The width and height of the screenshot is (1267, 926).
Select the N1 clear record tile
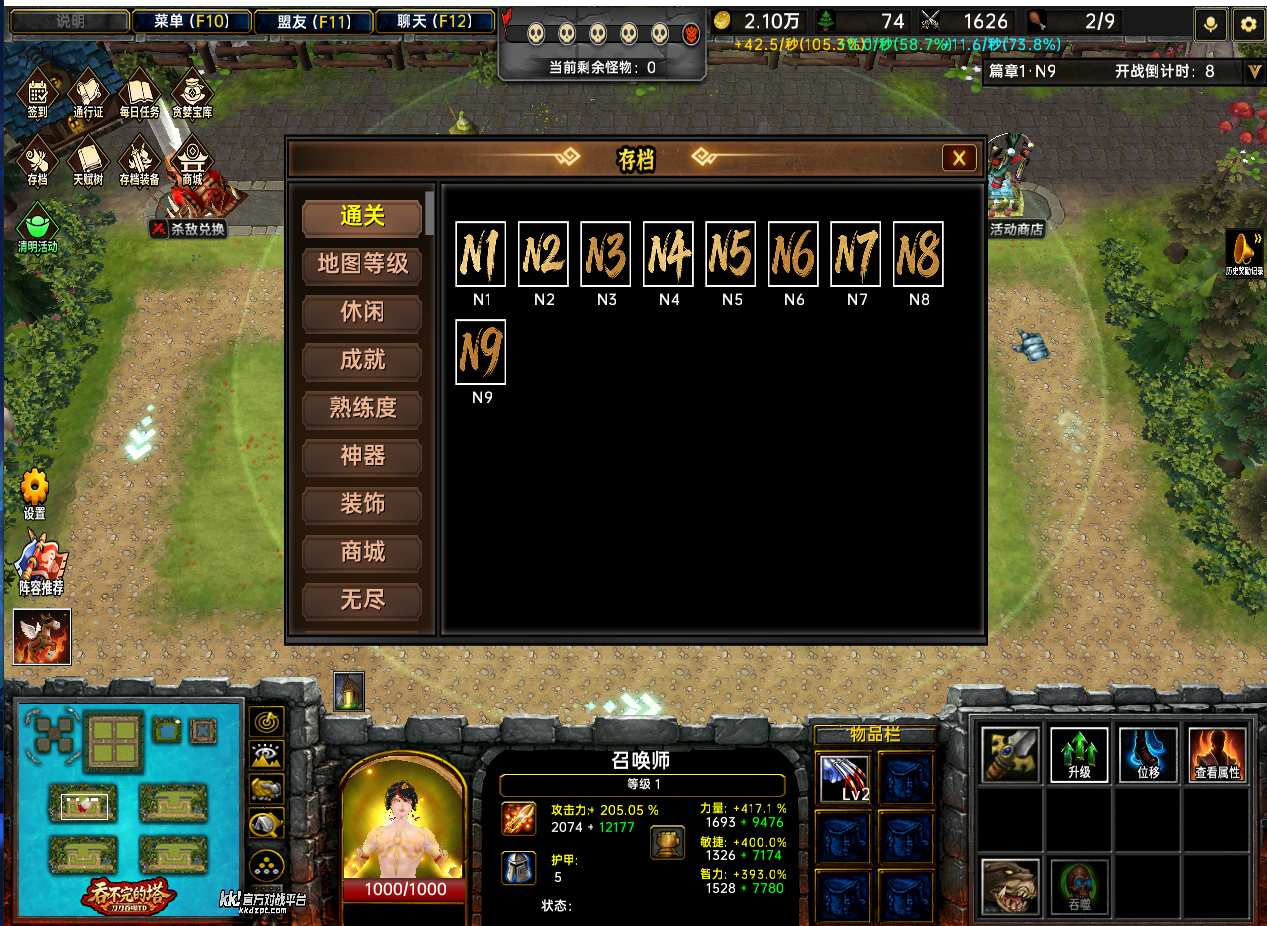tap(481, 254)
